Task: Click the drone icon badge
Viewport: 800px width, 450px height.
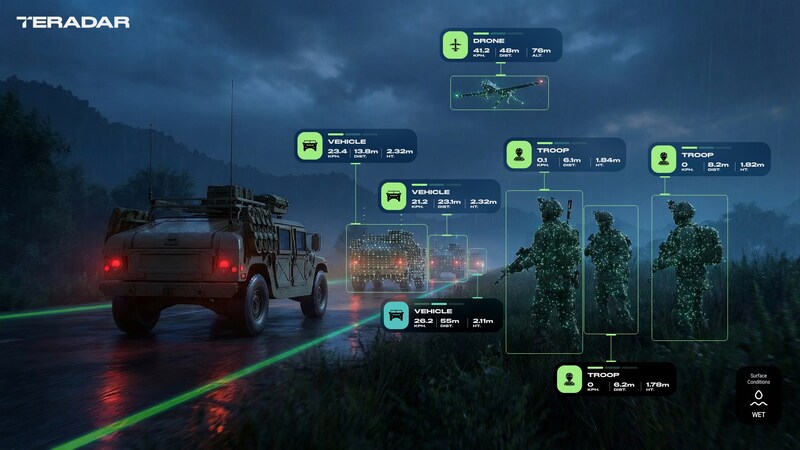Action: tap(456, 46)
